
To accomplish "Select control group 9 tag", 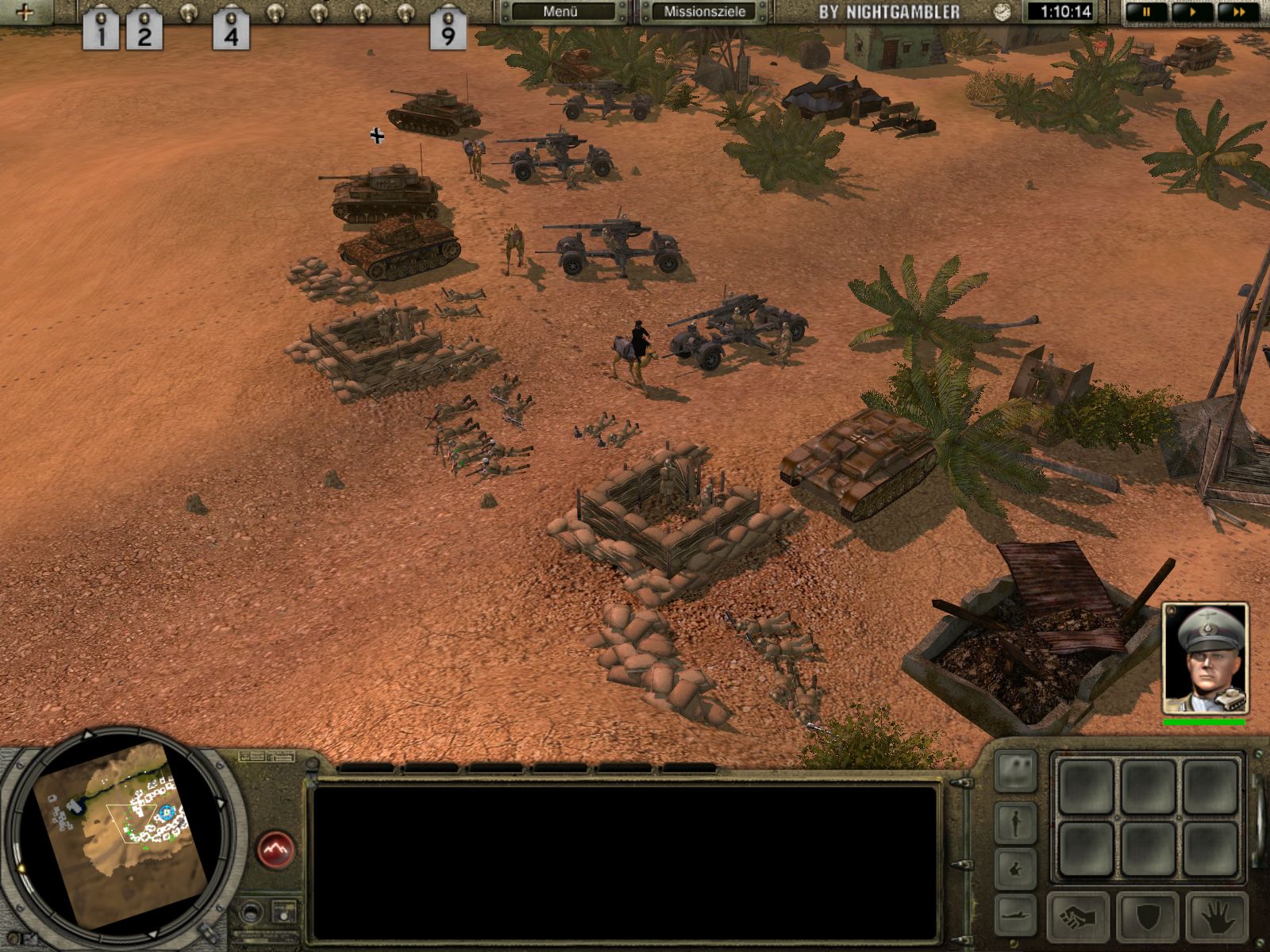I will (448, 32).
